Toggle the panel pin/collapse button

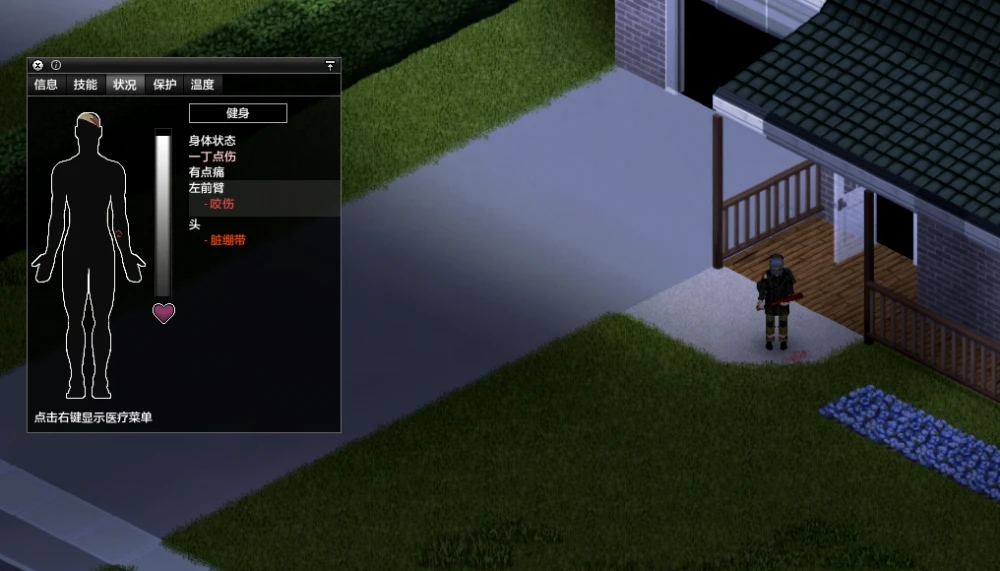pyautogui.click(x=330, y=65)
